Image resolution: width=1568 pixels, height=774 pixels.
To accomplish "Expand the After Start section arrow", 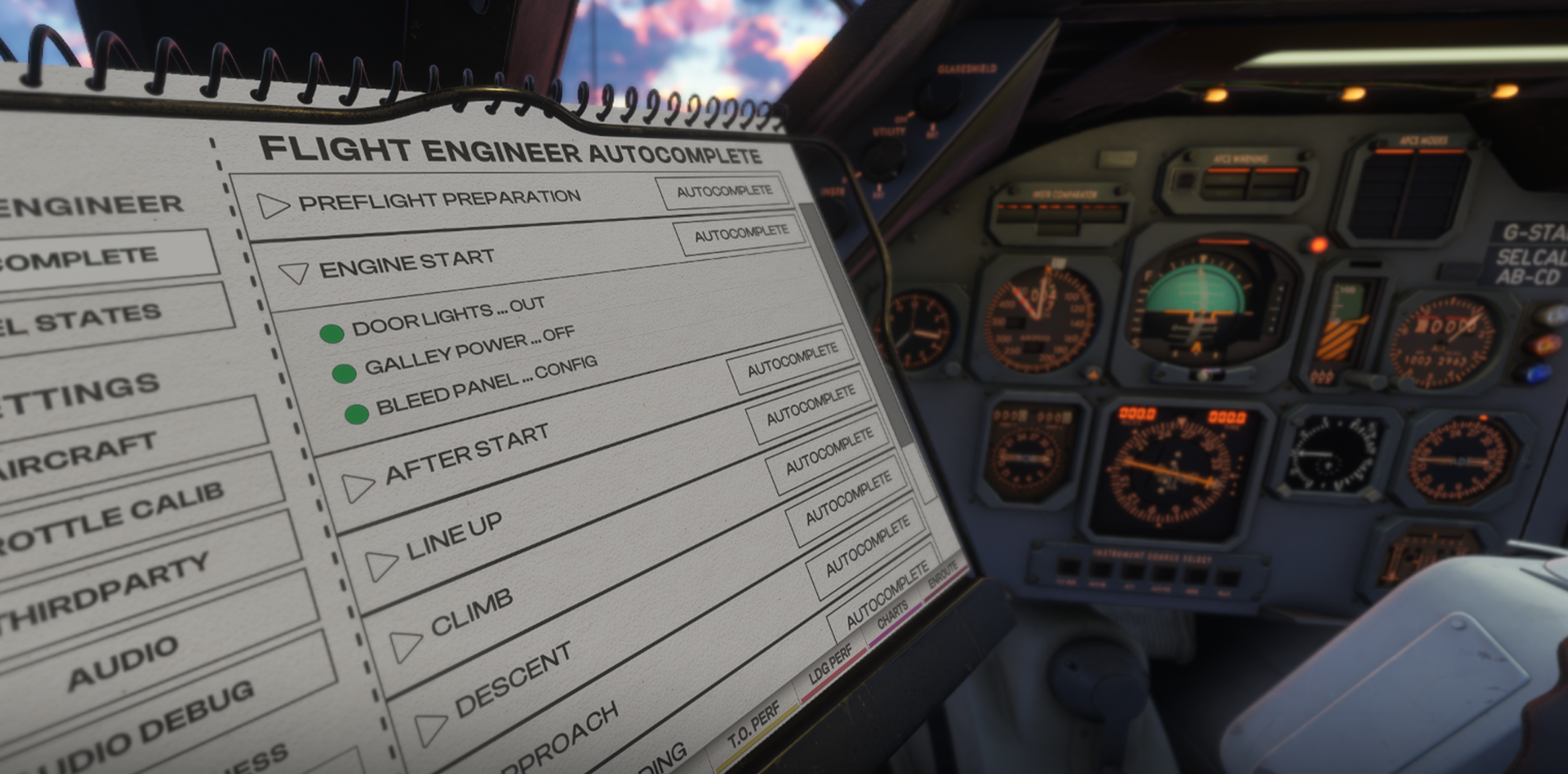I will tap(357, 487).
